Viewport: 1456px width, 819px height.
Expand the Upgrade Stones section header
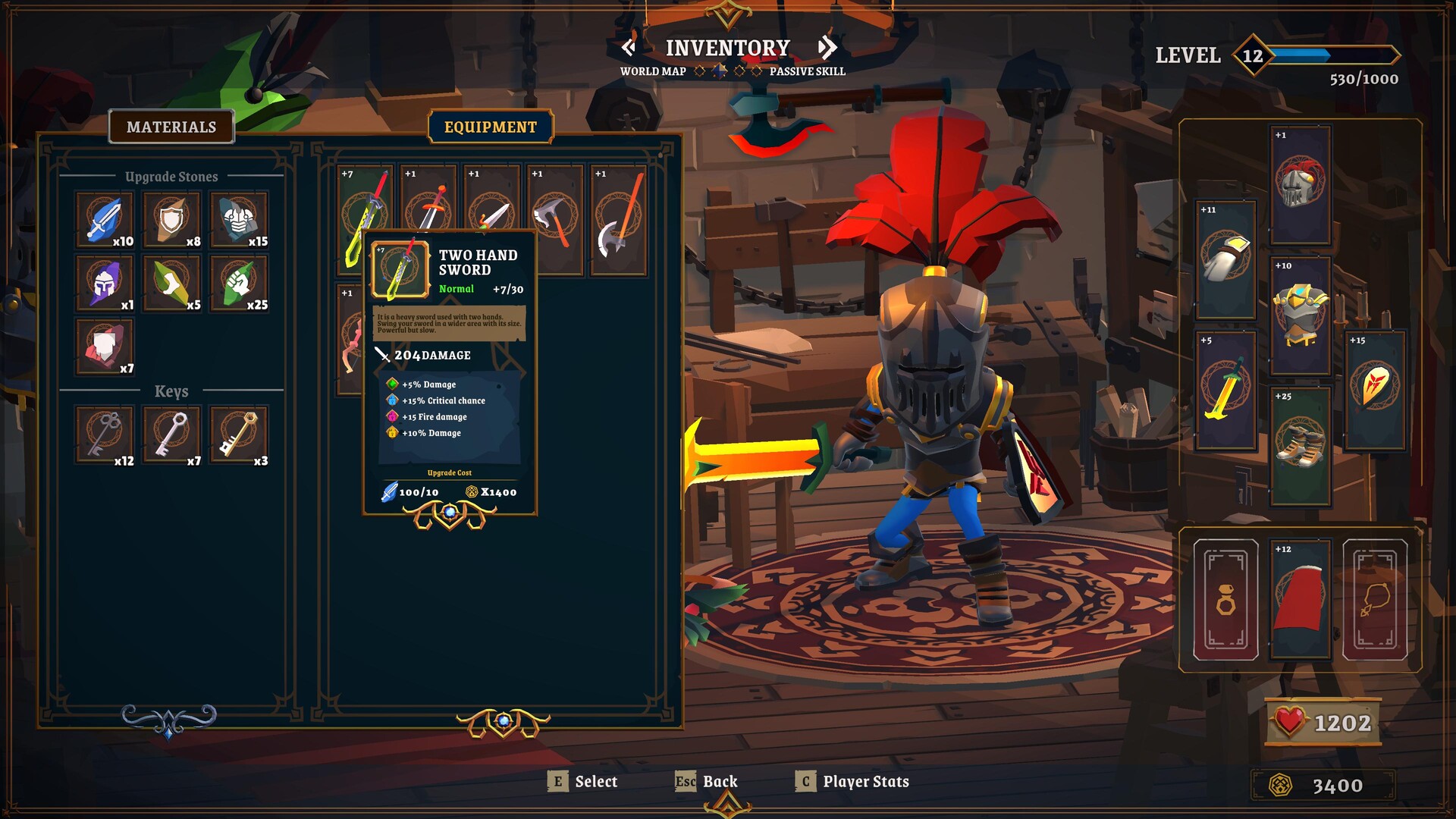point(171,177)
